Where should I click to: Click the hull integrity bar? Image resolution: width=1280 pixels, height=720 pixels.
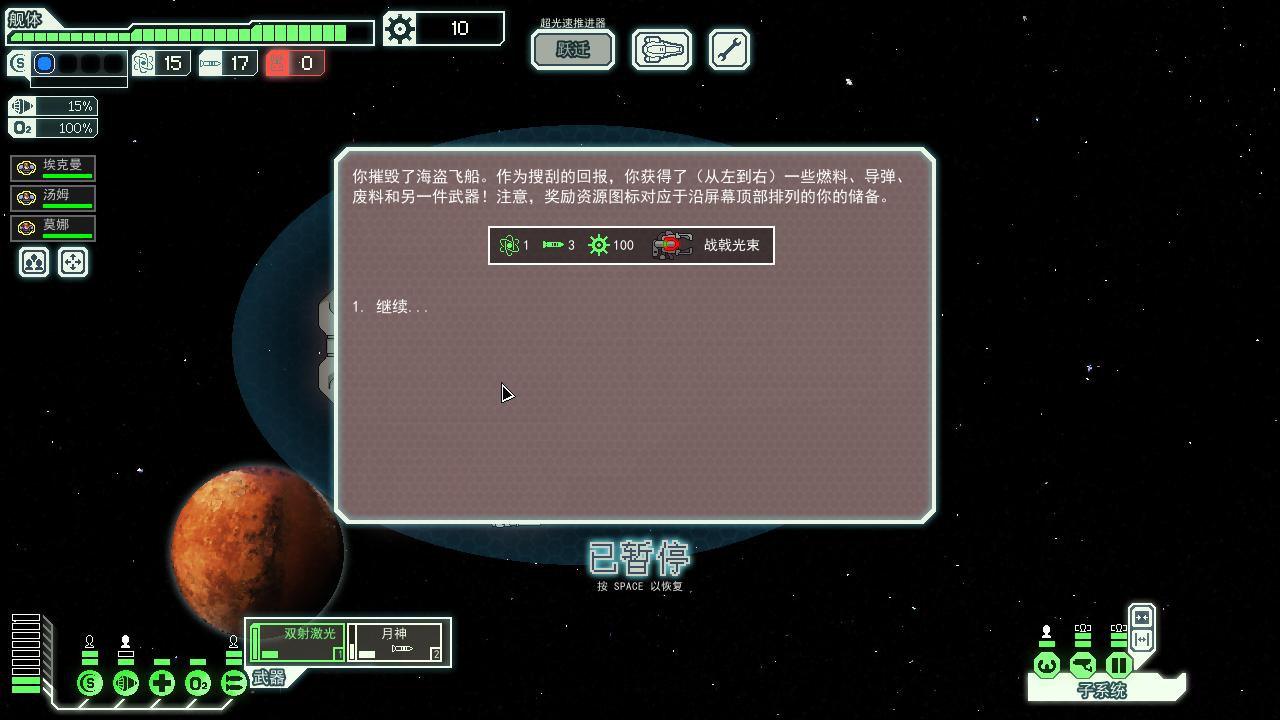pos(190,33)
